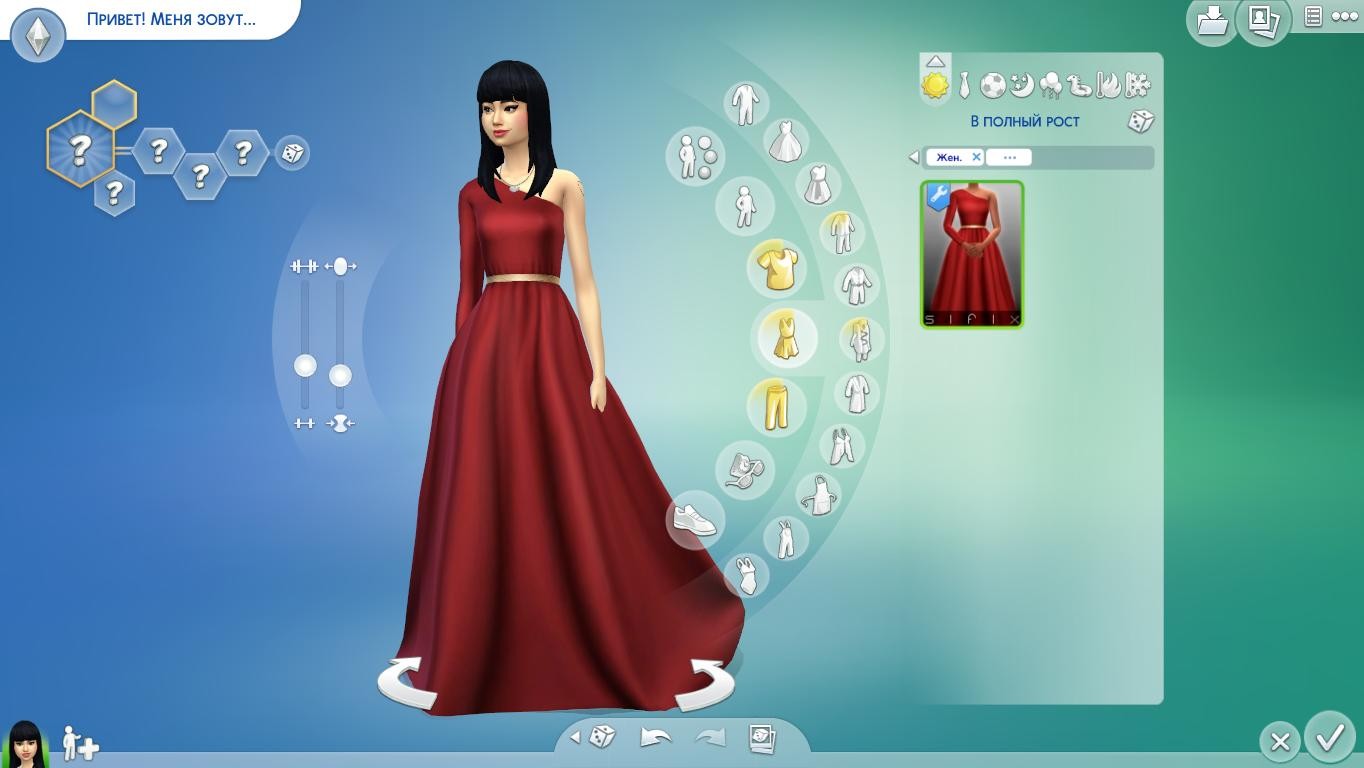Image resolution: width=1364 pixels, height=768 pixels.
Task: Open the three-dots options menu
Action: (x=1345, y=17)
